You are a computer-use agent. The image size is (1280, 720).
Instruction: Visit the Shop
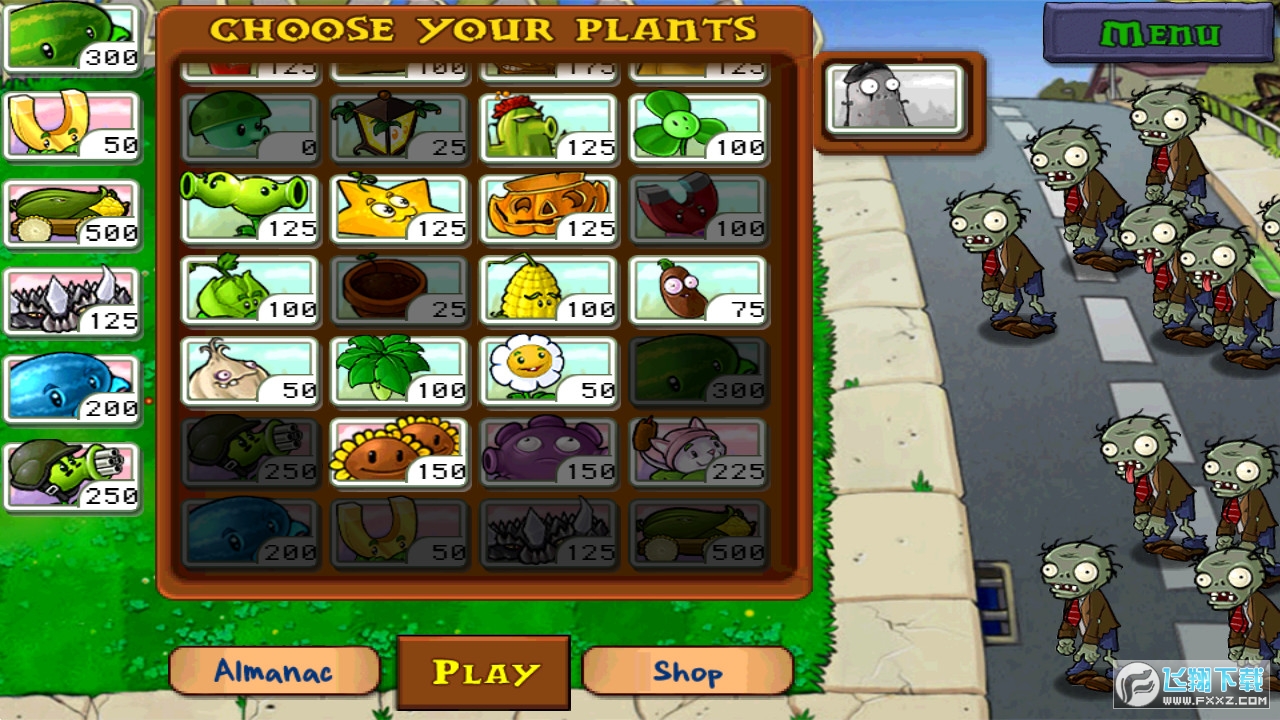(687, 670)
